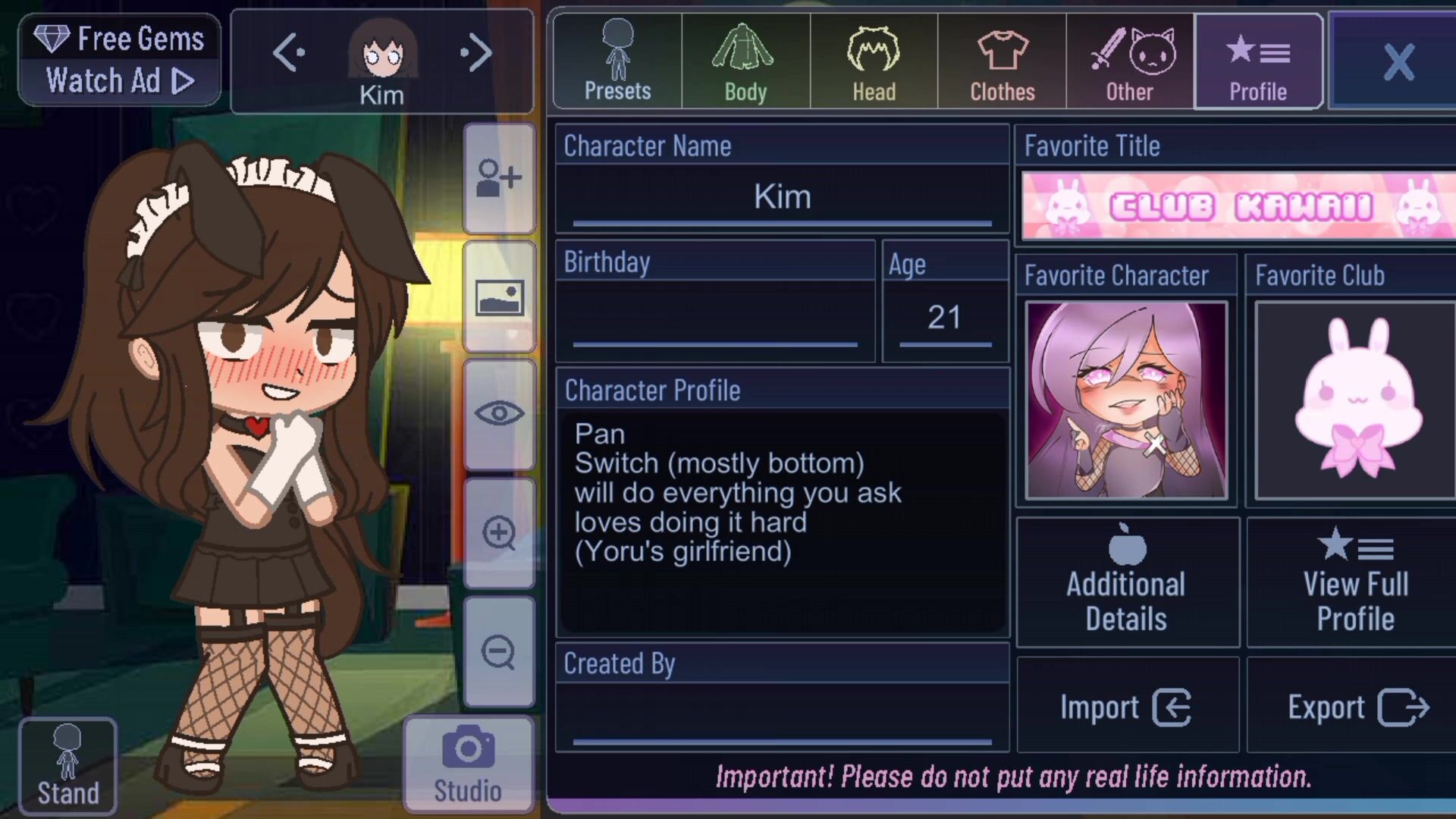Viewport: 1456px width, 819px height.
Task: Switch to the Body tab
Action: (745, 61)
